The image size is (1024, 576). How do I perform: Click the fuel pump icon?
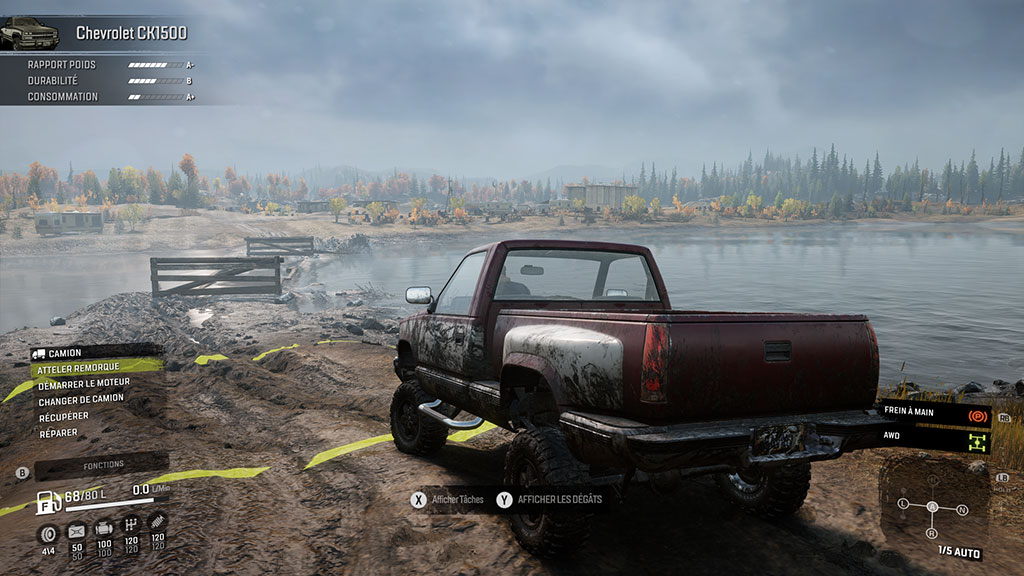(48, 502)
